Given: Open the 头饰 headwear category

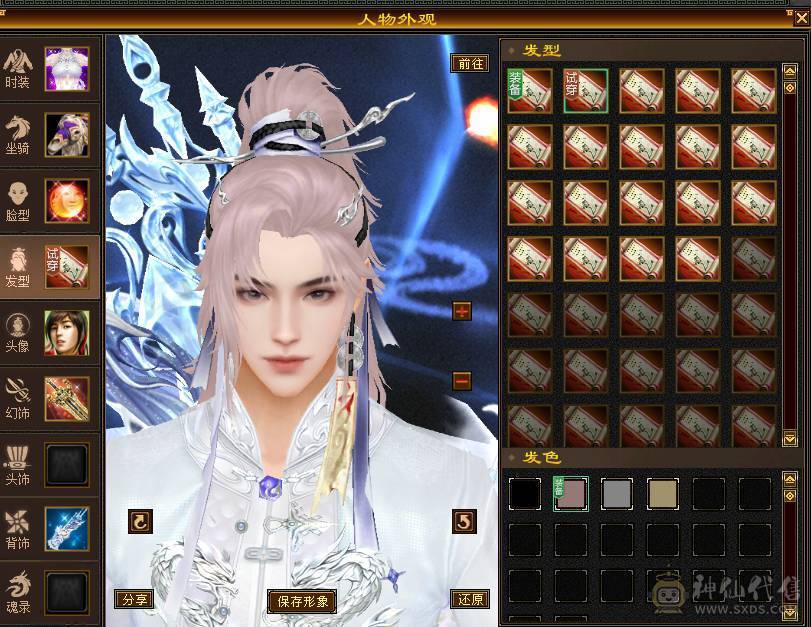Looking at the screenshot, I should [50, 464].
